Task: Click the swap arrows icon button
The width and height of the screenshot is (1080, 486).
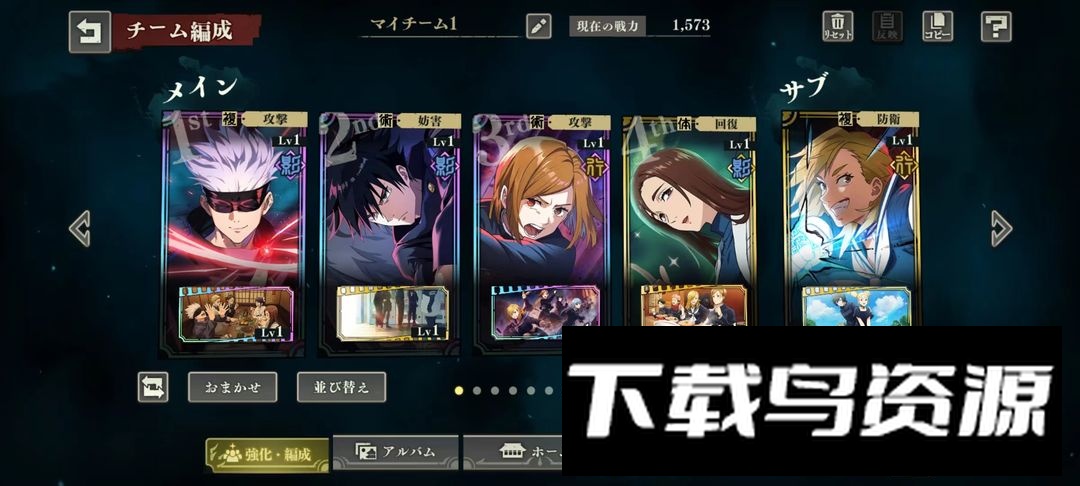Action: tap(153, 387)
